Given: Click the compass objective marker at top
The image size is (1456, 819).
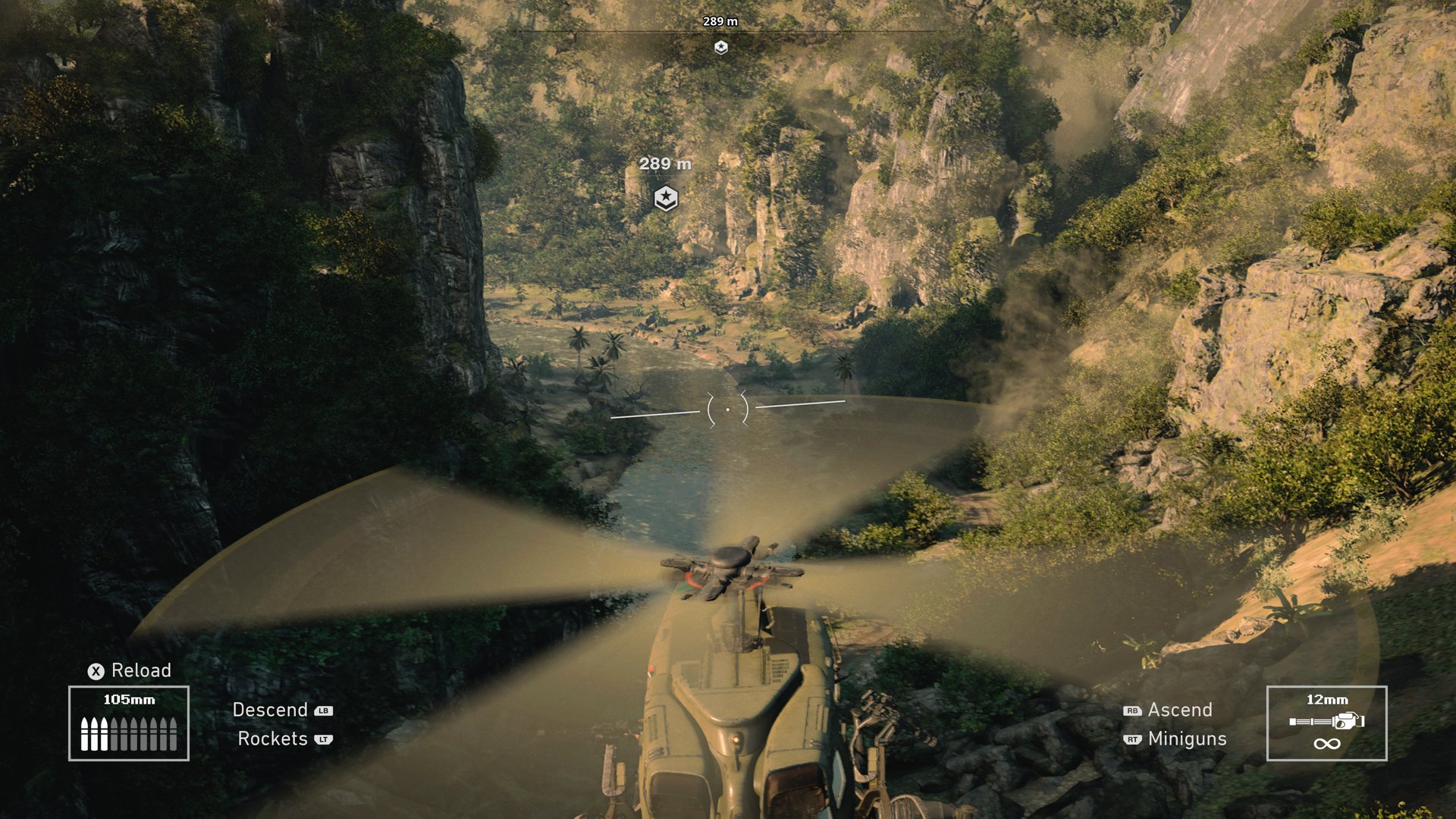Looking at the screenshot, I should tap(720, 48).
